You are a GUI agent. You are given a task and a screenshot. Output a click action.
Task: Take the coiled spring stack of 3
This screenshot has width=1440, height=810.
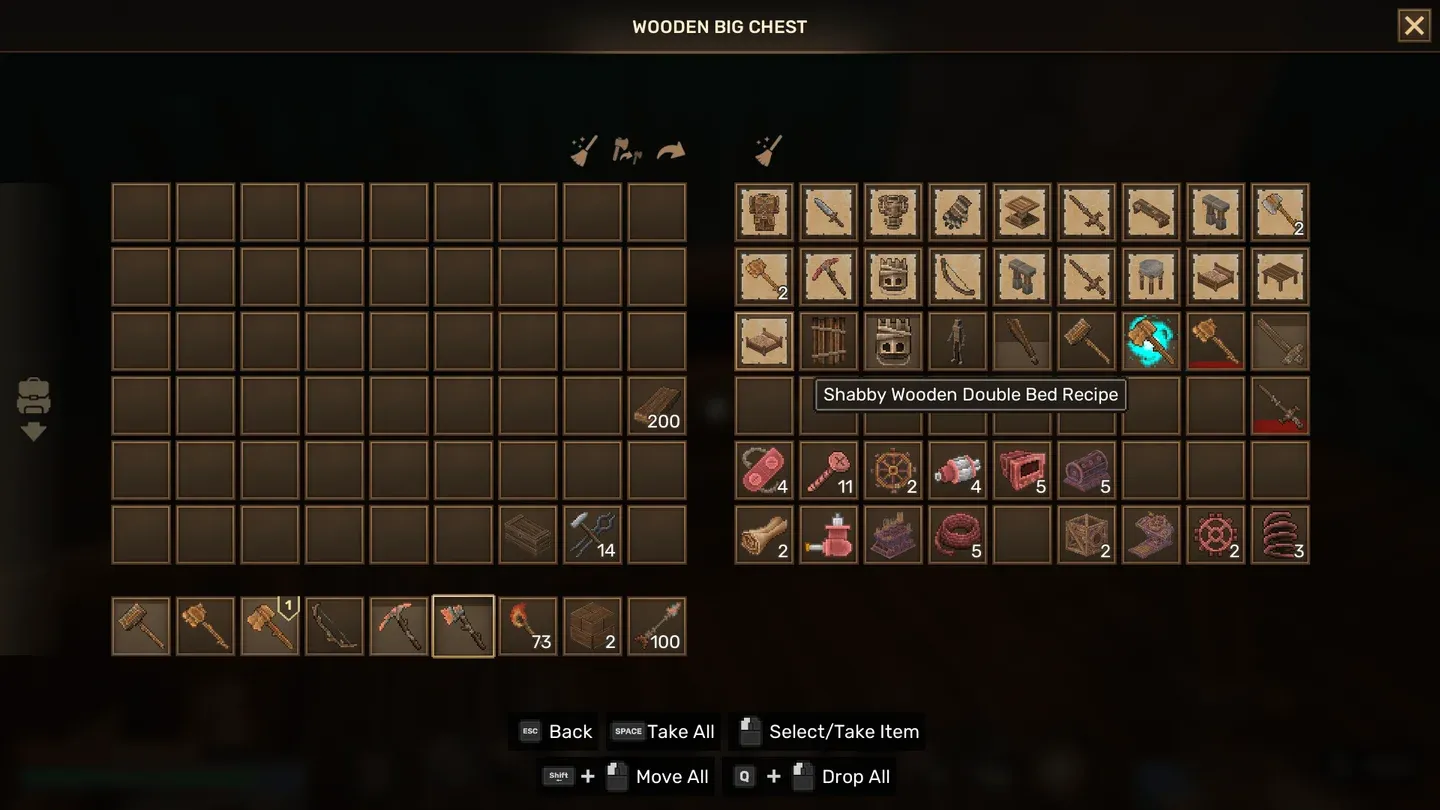coord(1280,535)
